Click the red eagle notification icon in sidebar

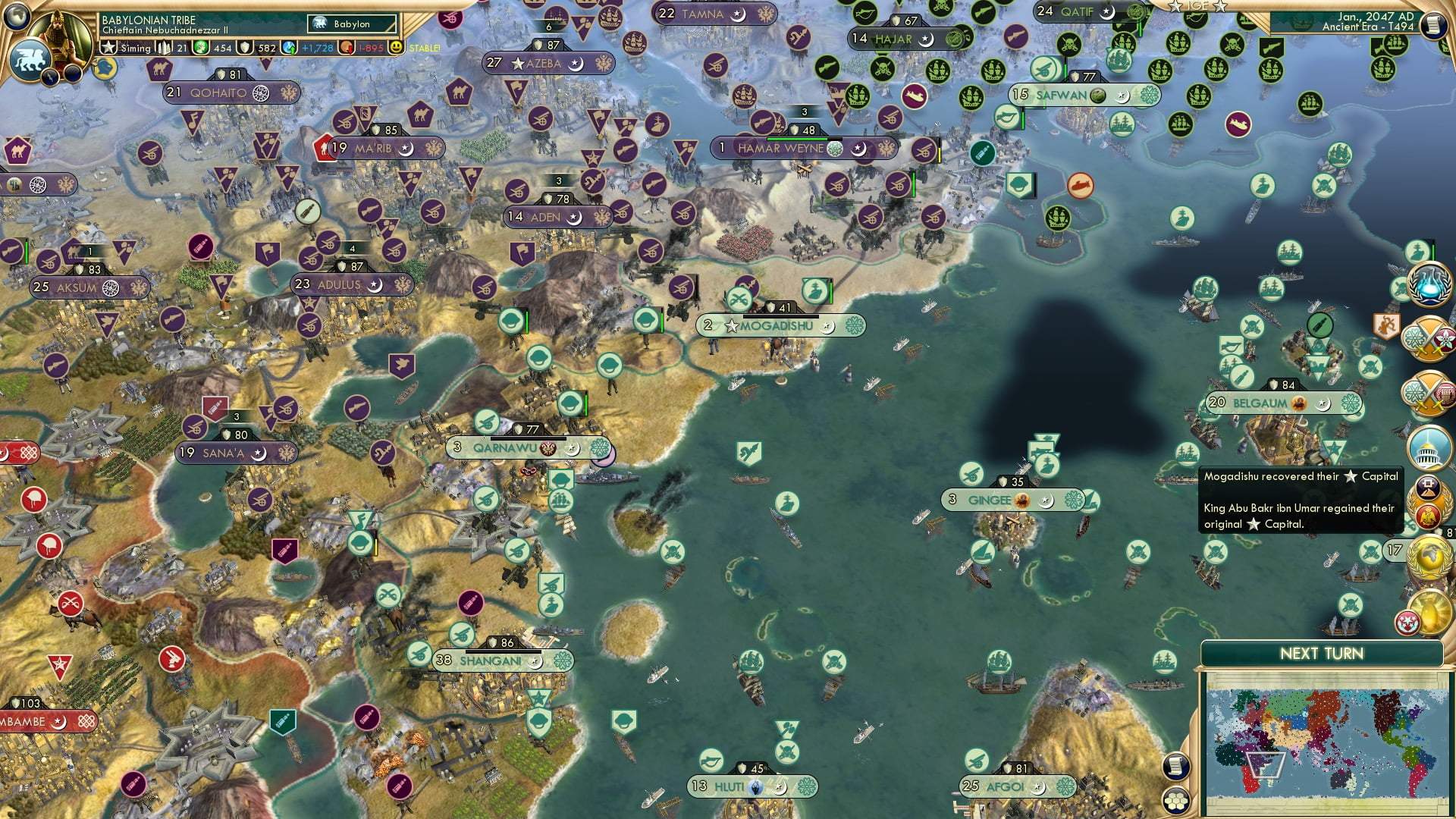pyautogui.click(x=1429, y=516)
